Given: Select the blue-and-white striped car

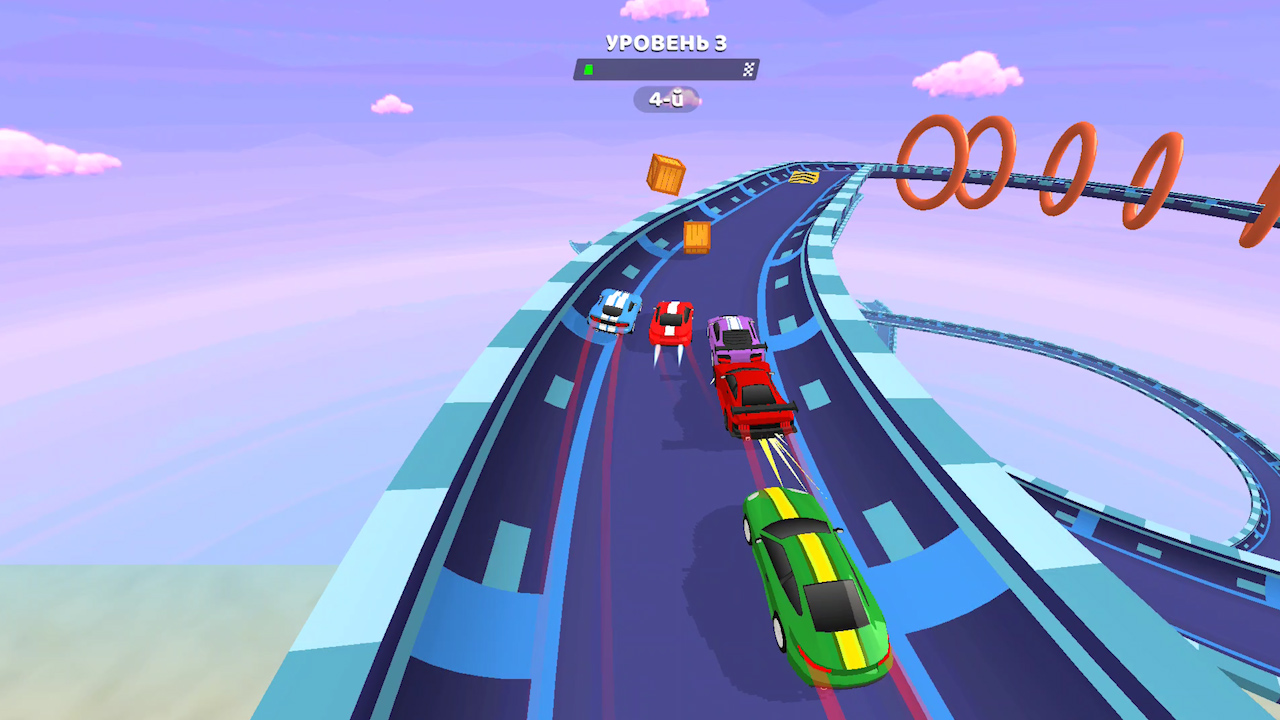Looking at the screenshot, I should point(613,311).
